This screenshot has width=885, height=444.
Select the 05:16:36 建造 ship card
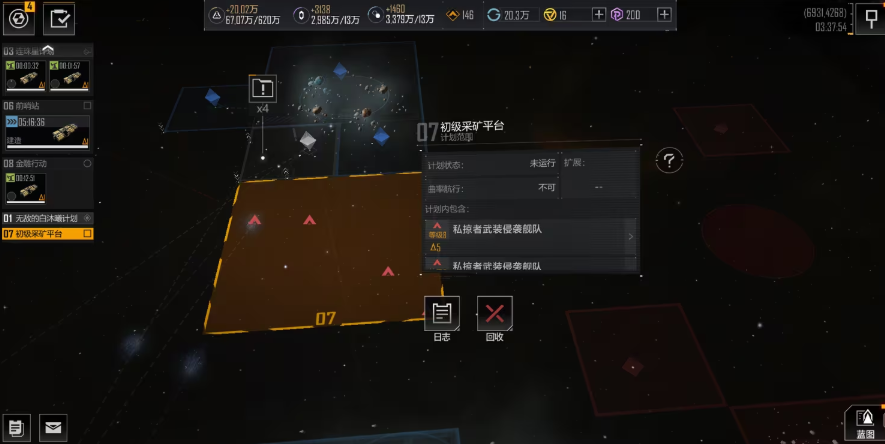click(47, 131)
